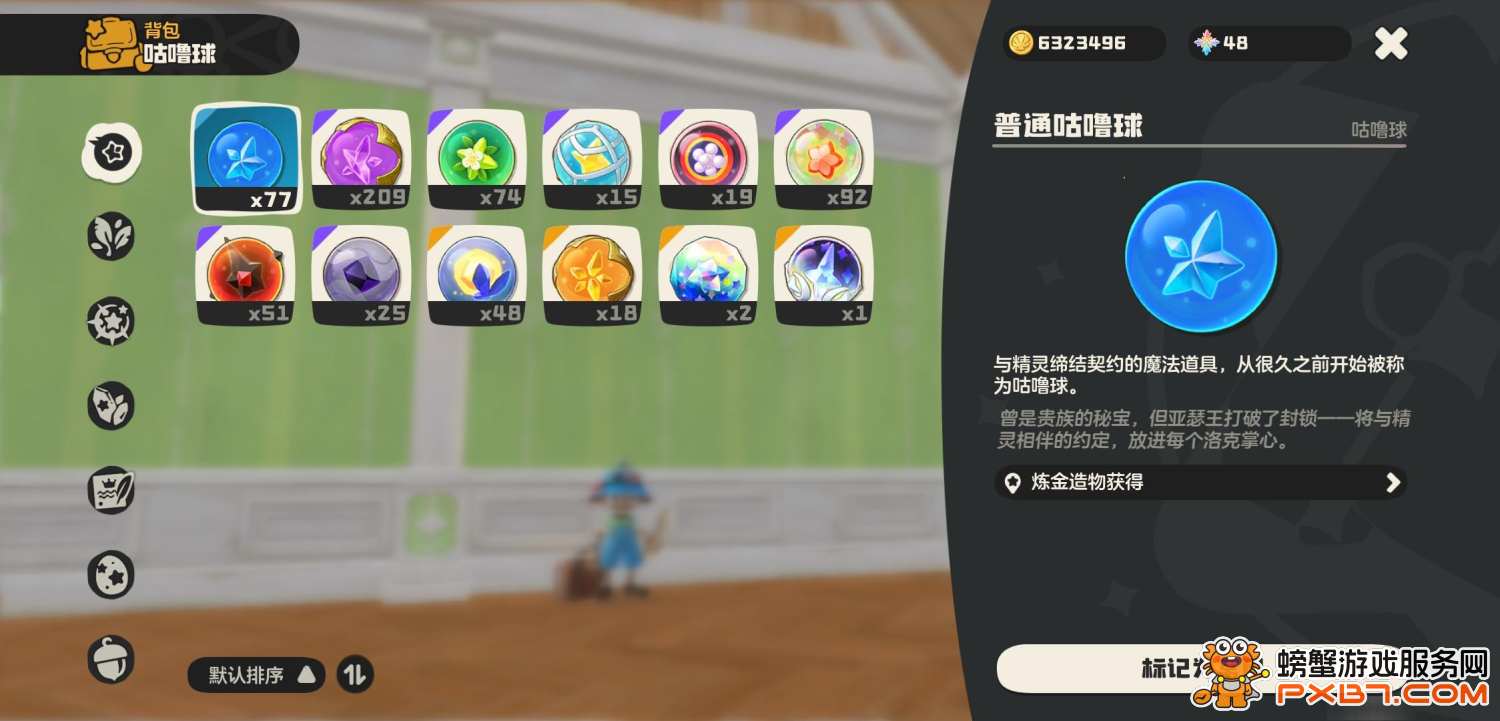This screenshot has height=721, width=1500.
Task: Open the sprite currency display showing 48
Action: (x=1268, y=43)
